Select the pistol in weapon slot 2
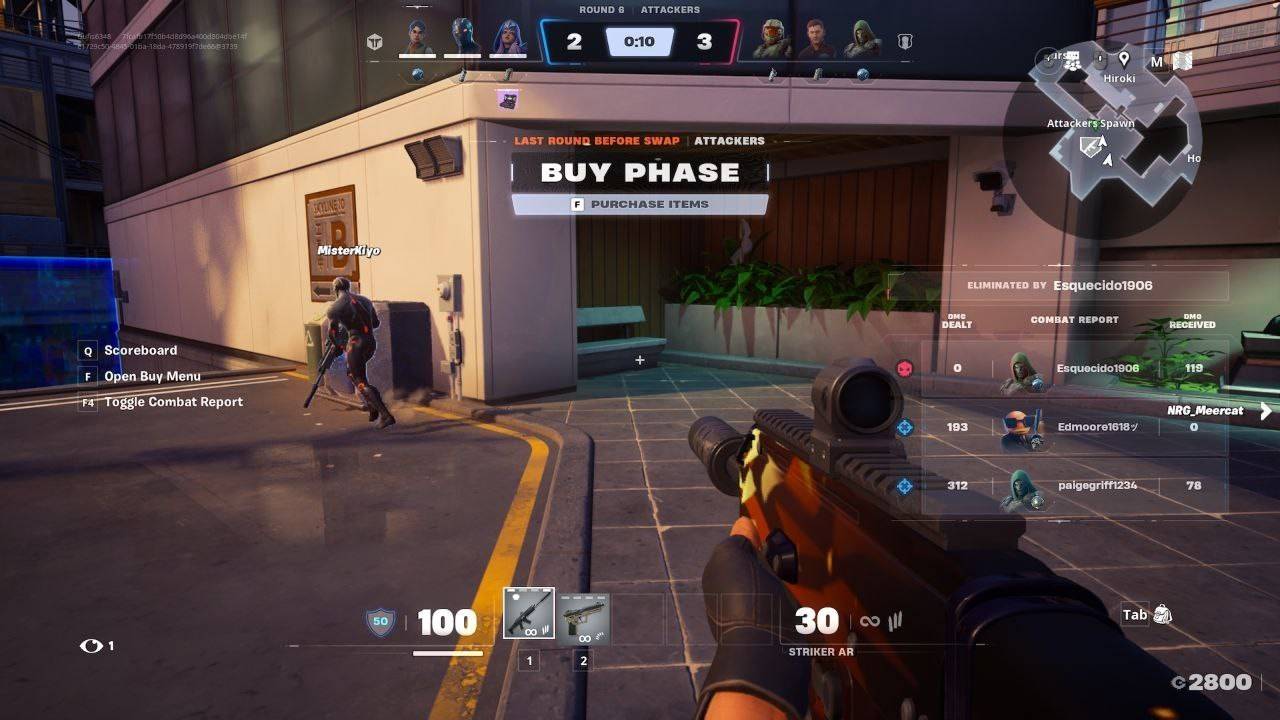Screen dimensions: 1280x720 click(x=585, y=618)
